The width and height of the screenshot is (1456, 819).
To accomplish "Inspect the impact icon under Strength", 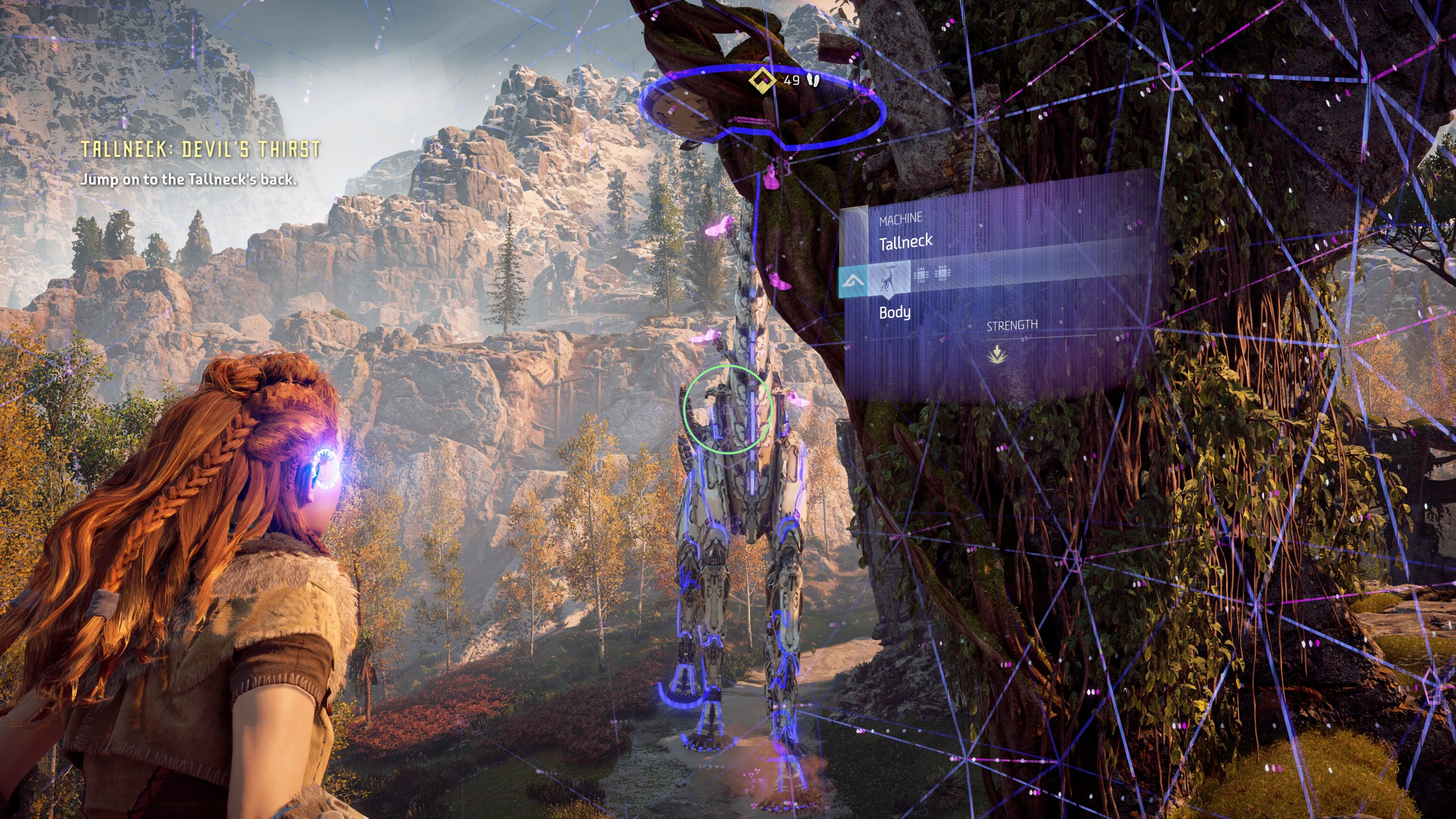I will tap(995, 355).
